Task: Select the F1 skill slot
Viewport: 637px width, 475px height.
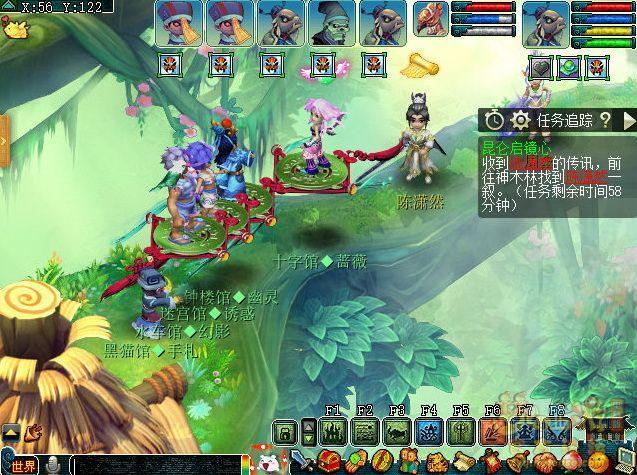Action: (333, 432)
